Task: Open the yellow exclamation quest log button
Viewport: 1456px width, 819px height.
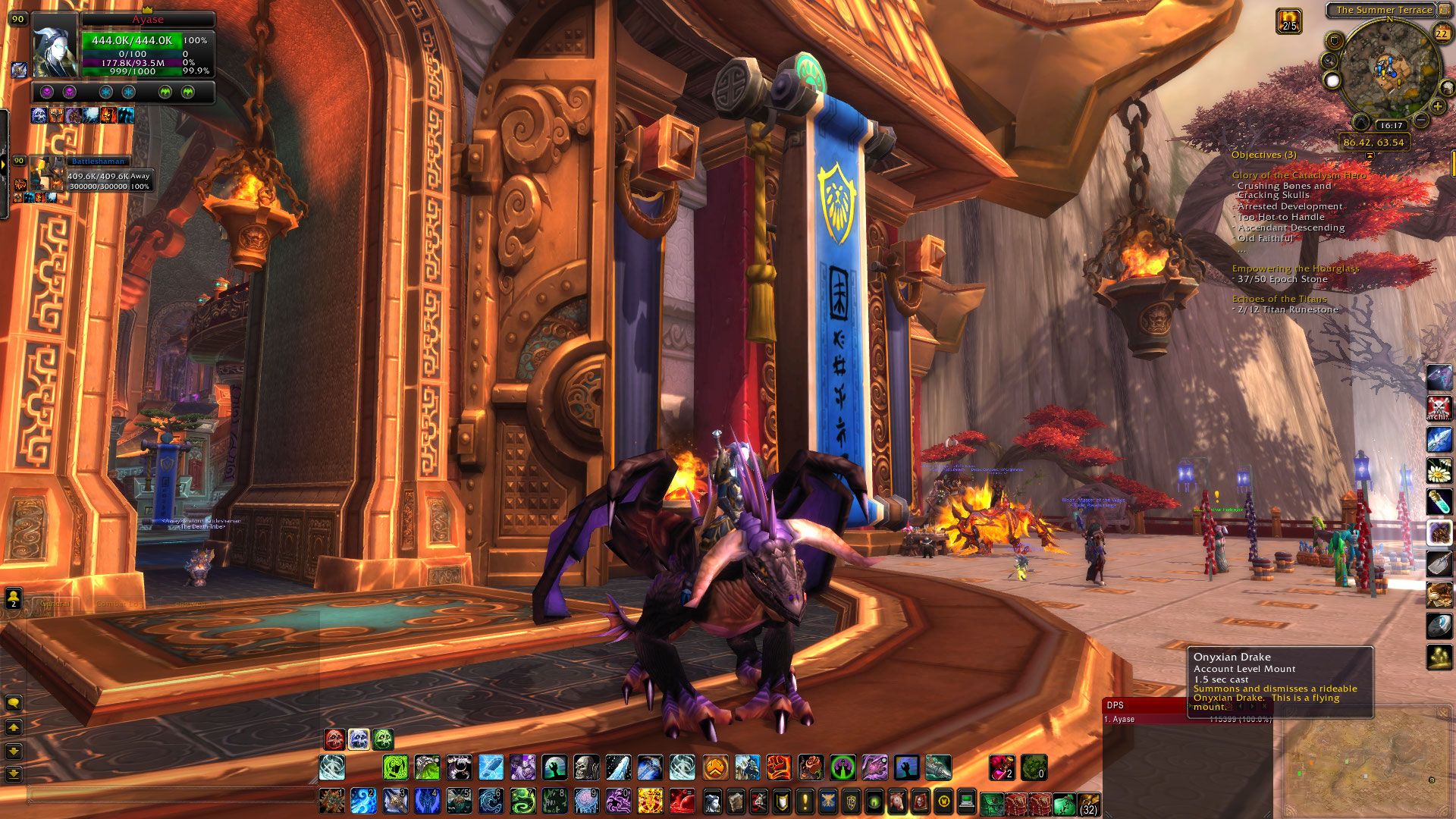Action: 804,801
